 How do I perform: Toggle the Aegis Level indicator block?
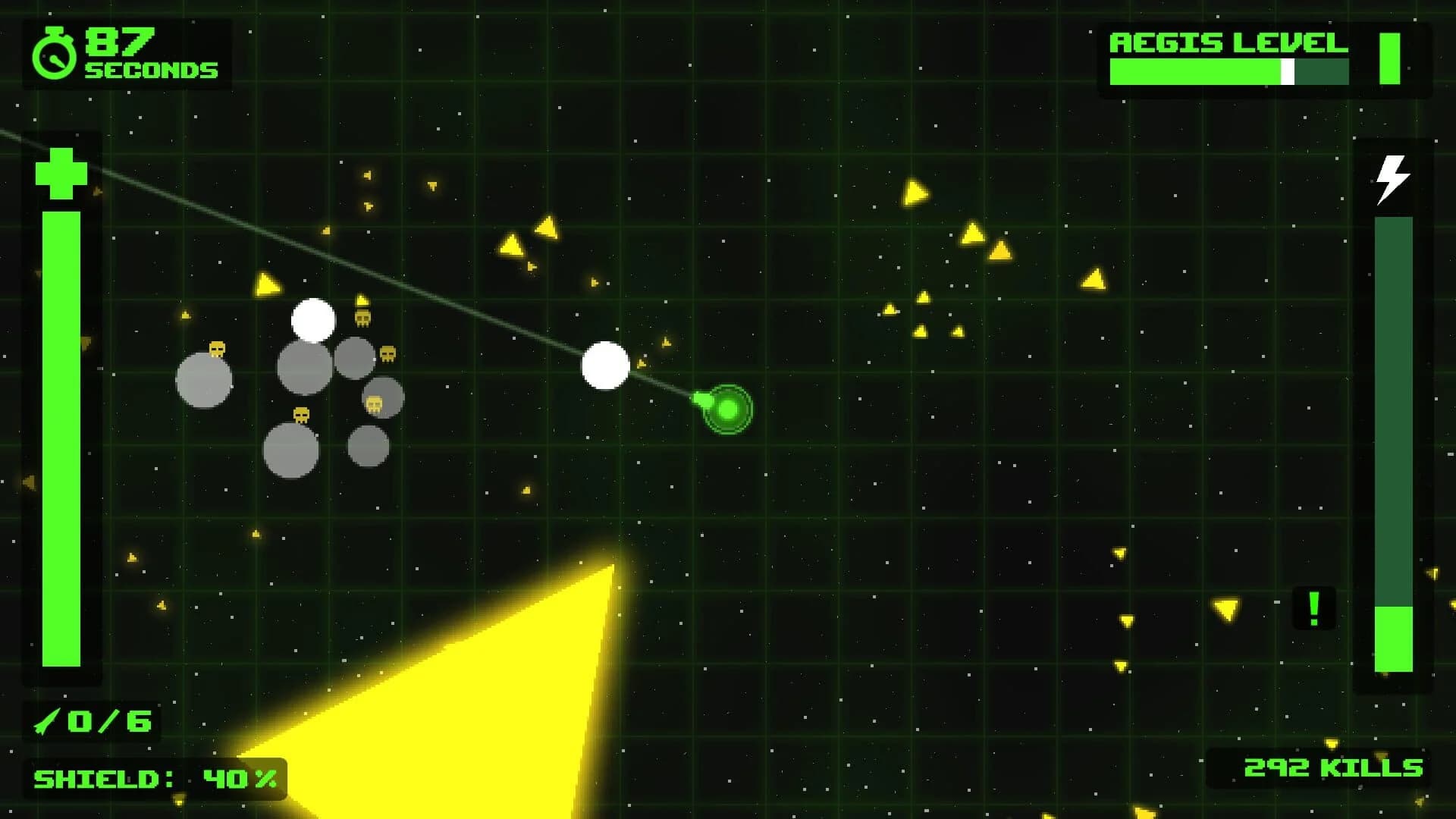[x=1391, y=59]
